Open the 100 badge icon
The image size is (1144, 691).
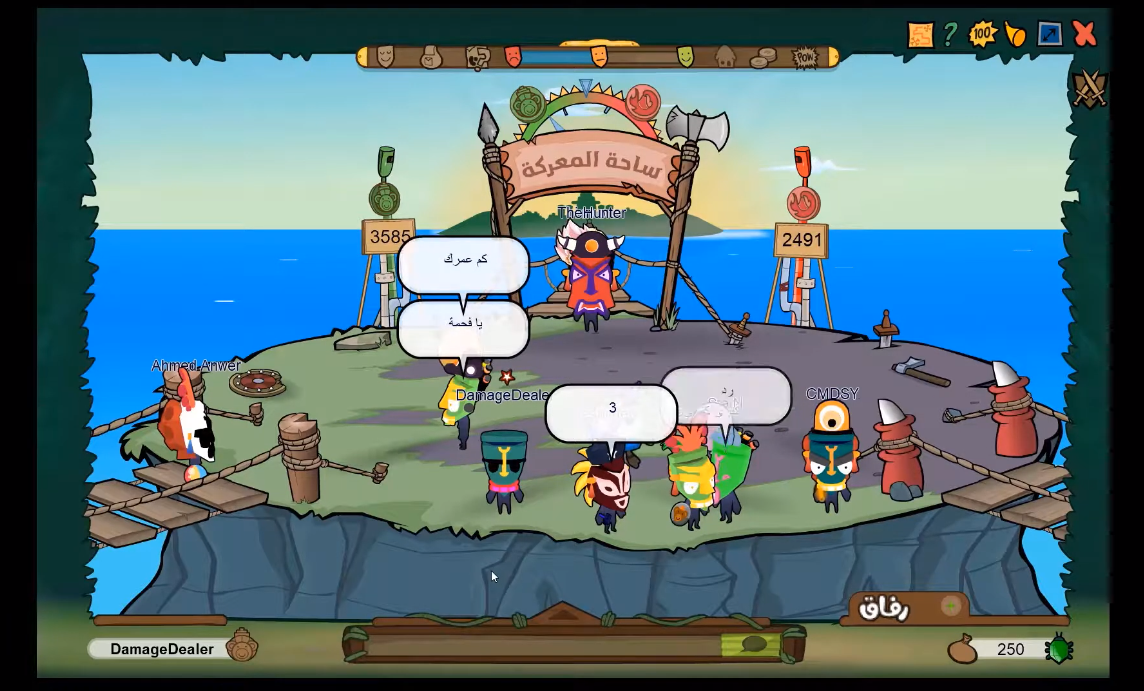click(x=983, y=34)
